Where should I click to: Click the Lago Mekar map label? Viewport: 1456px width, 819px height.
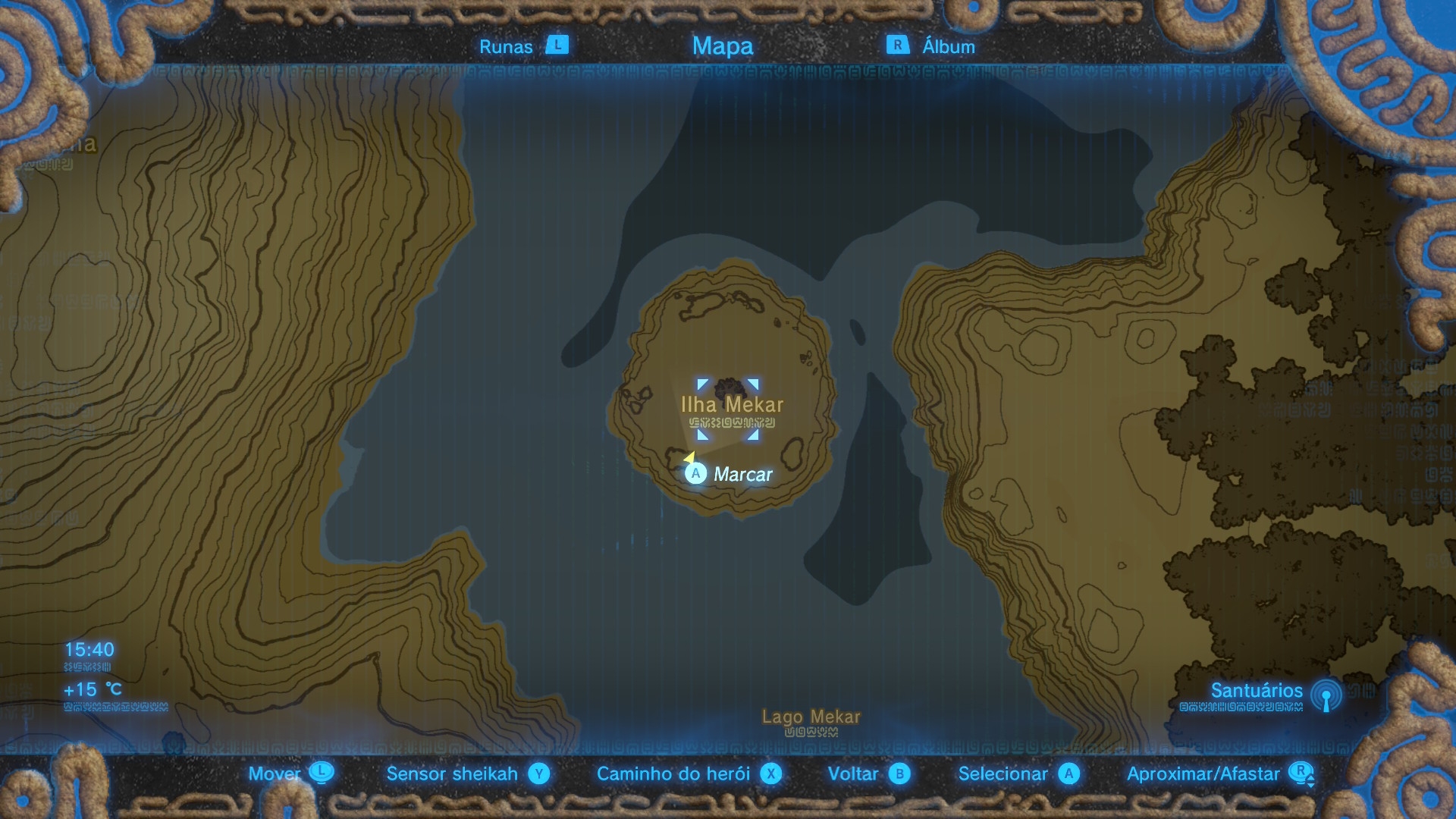coord(811,717)
